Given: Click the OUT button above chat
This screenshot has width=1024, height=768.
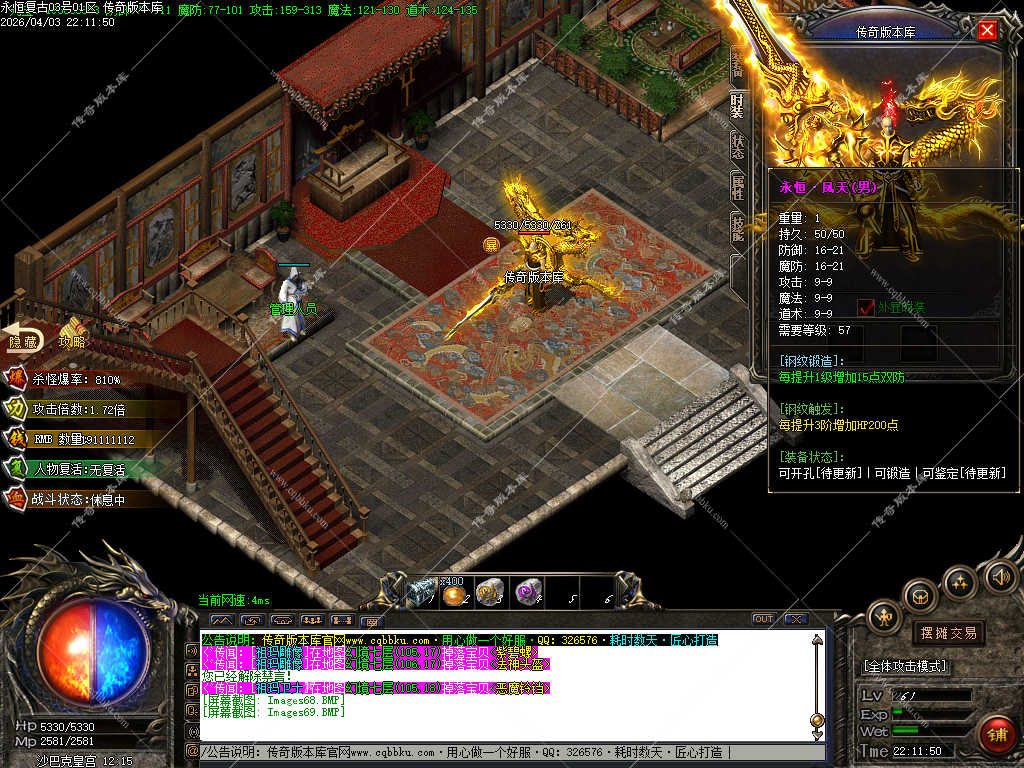Looking at the screenshot, I should 763,619.
